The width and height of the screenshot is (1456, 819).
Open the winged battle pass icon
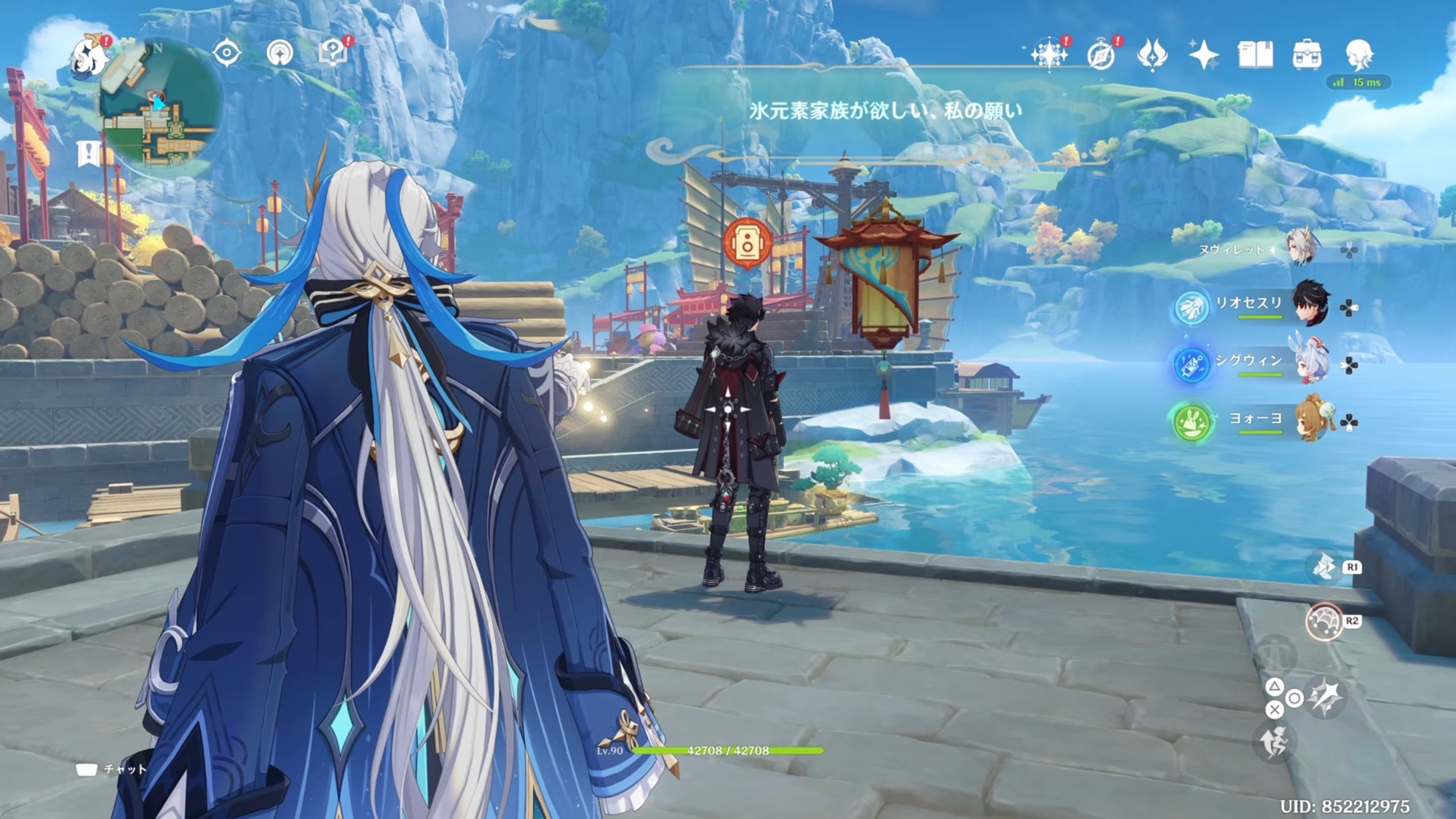1152,55
